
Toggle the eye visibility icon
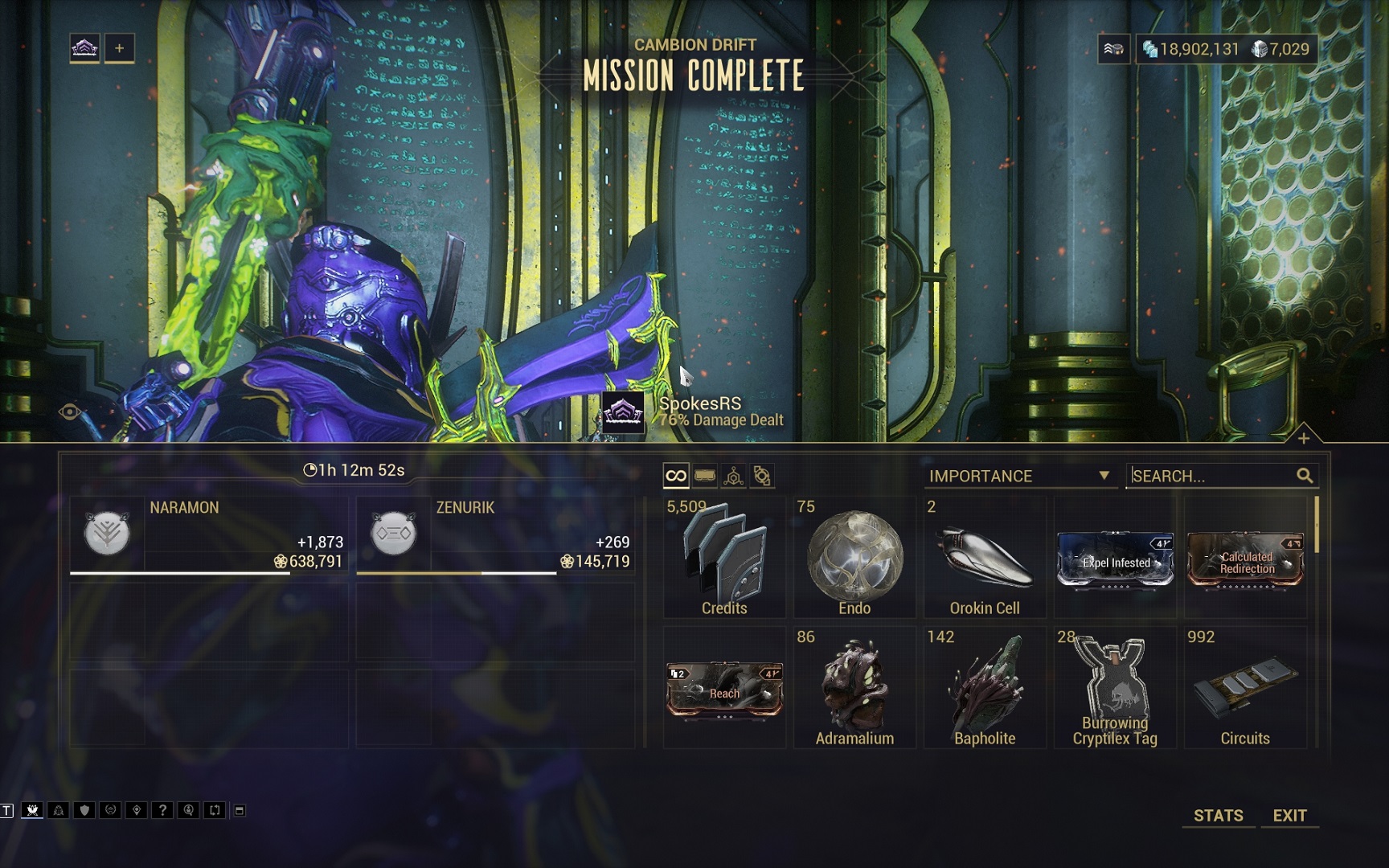click(70, 412)
